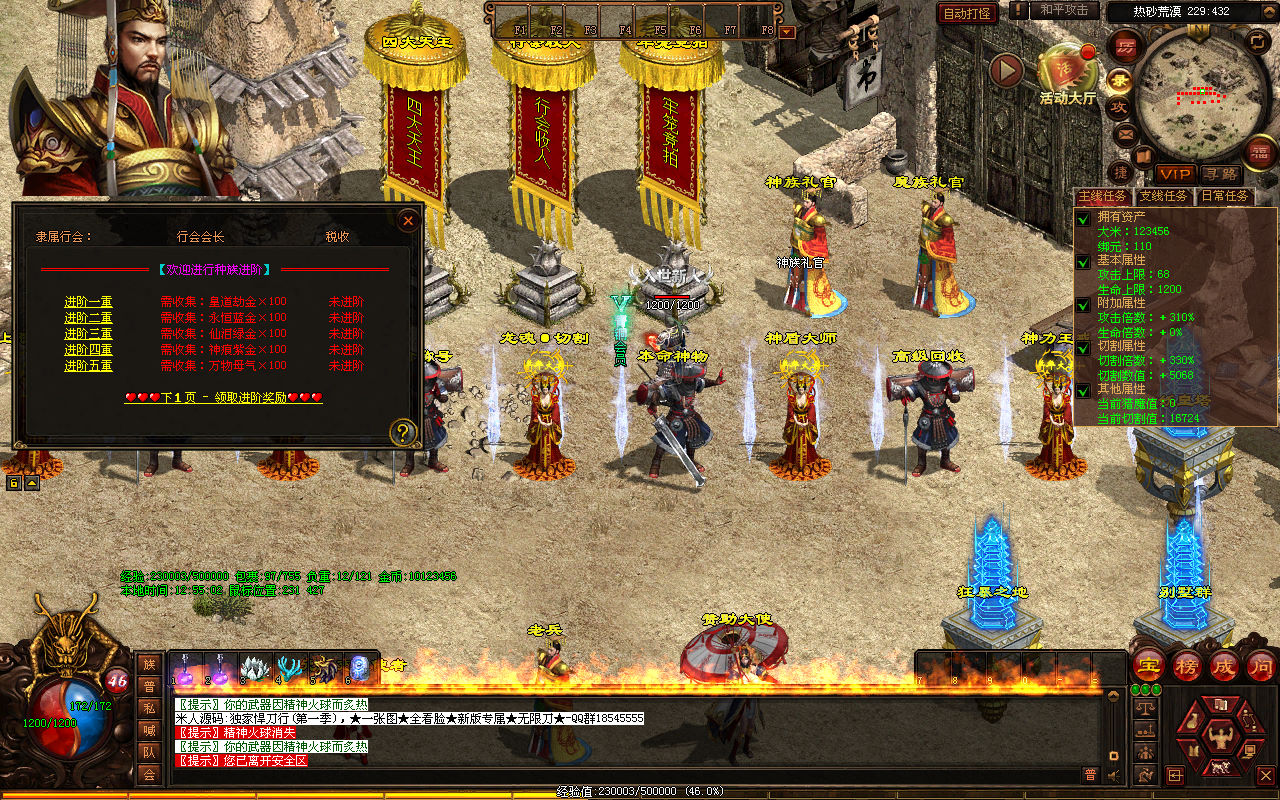Select the 进阶一重 advancement link
The width and height of the screenshot is (1280, 800).
click(88, 302)
